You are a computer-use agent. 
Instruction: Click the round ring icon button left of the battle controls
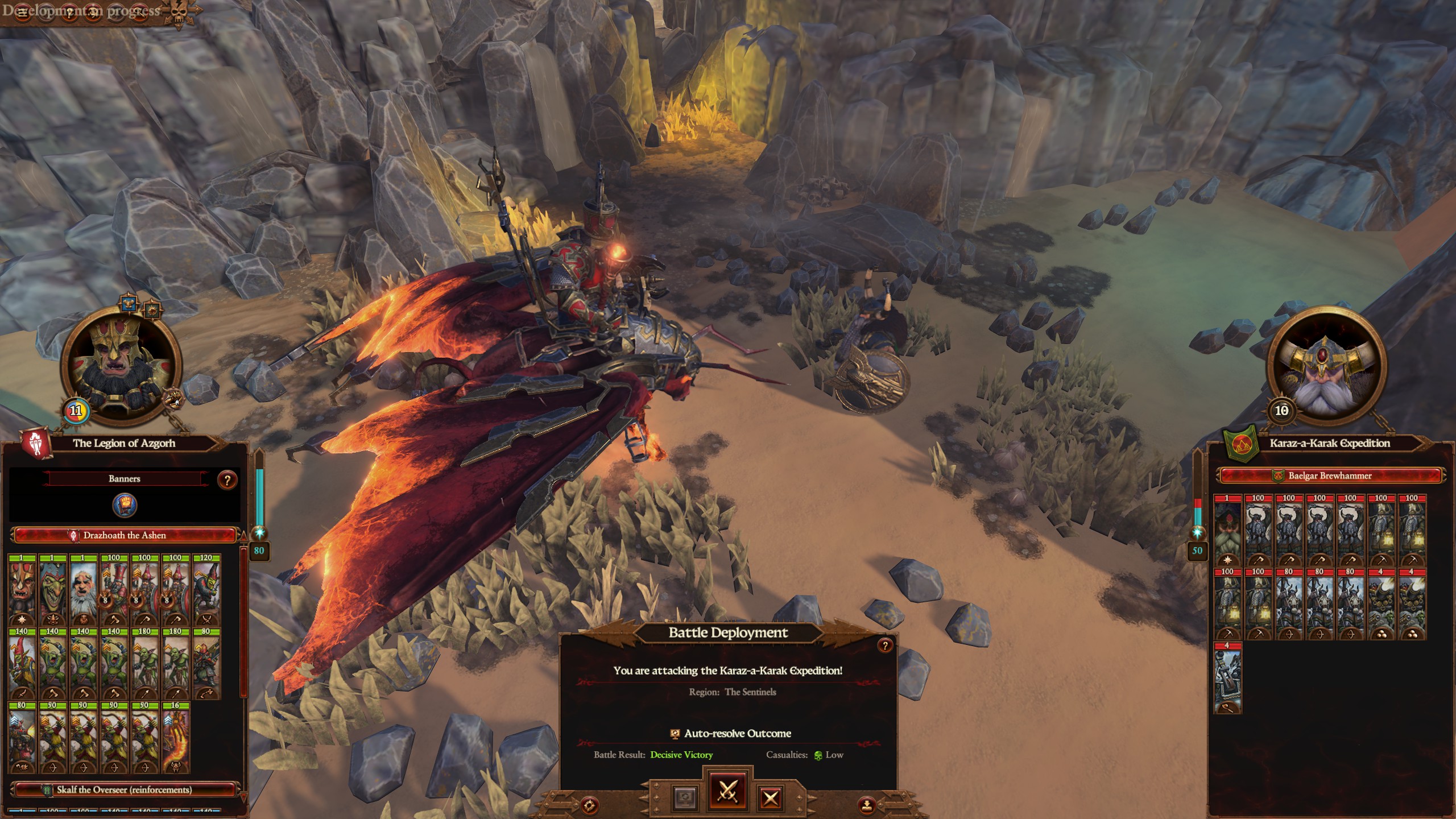(589, 805)
